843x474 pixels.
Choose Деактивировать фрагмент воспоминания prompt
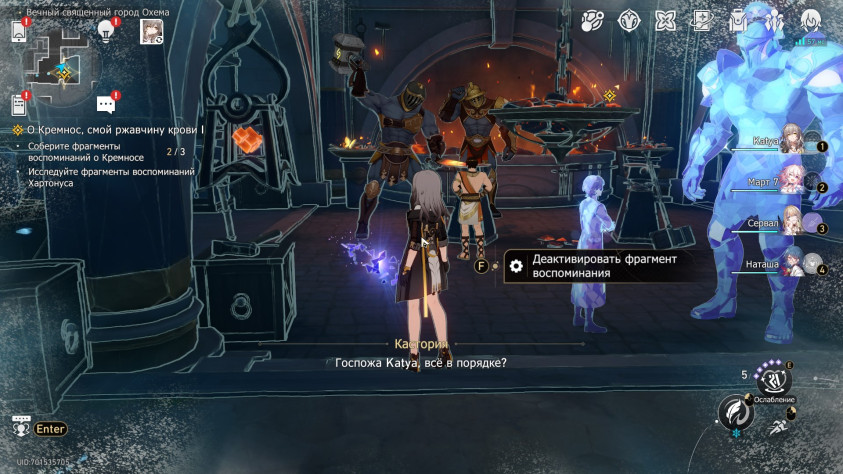click(590, 266)
